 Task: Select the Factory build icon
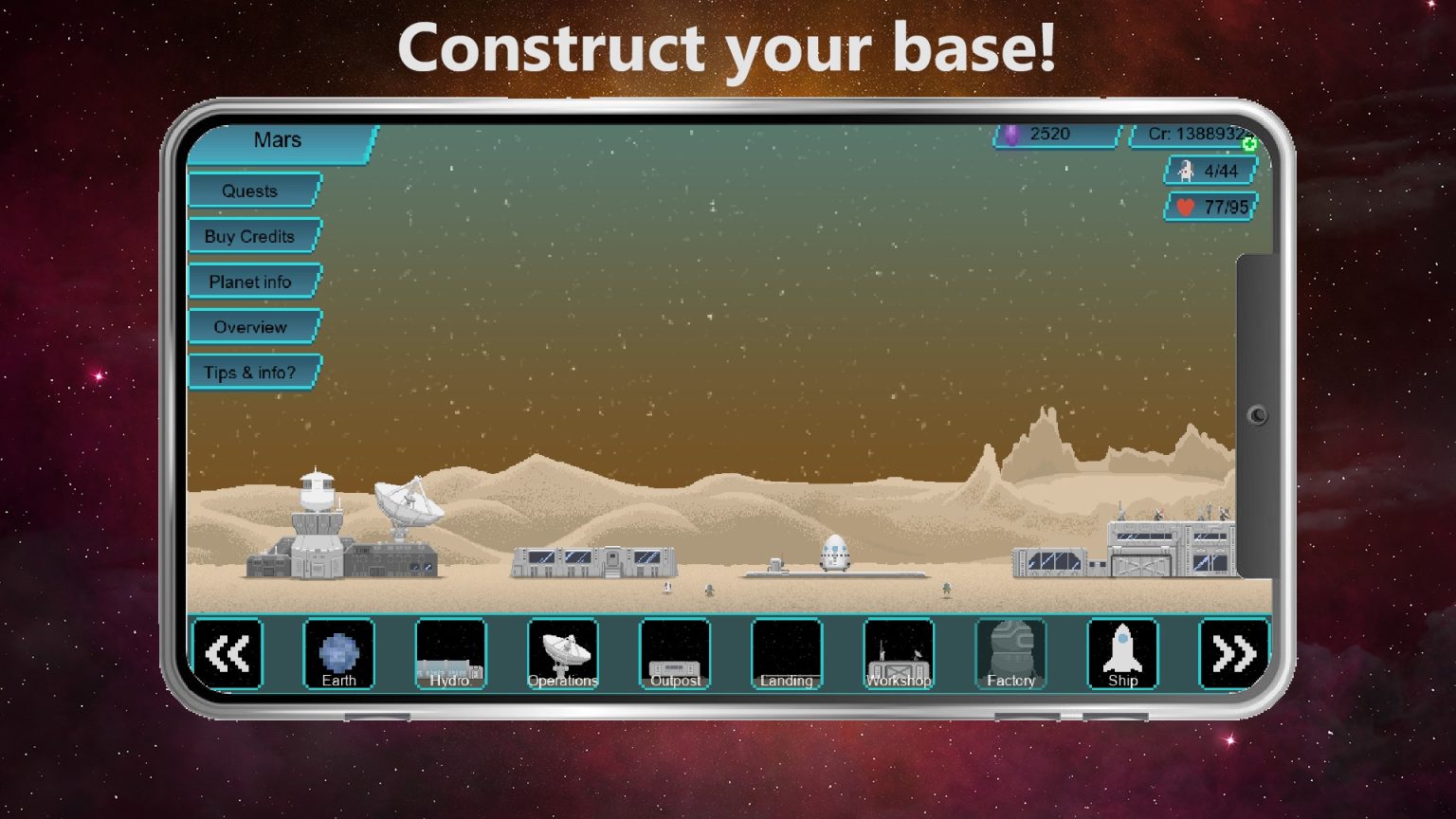click(x=1010, y=652)
